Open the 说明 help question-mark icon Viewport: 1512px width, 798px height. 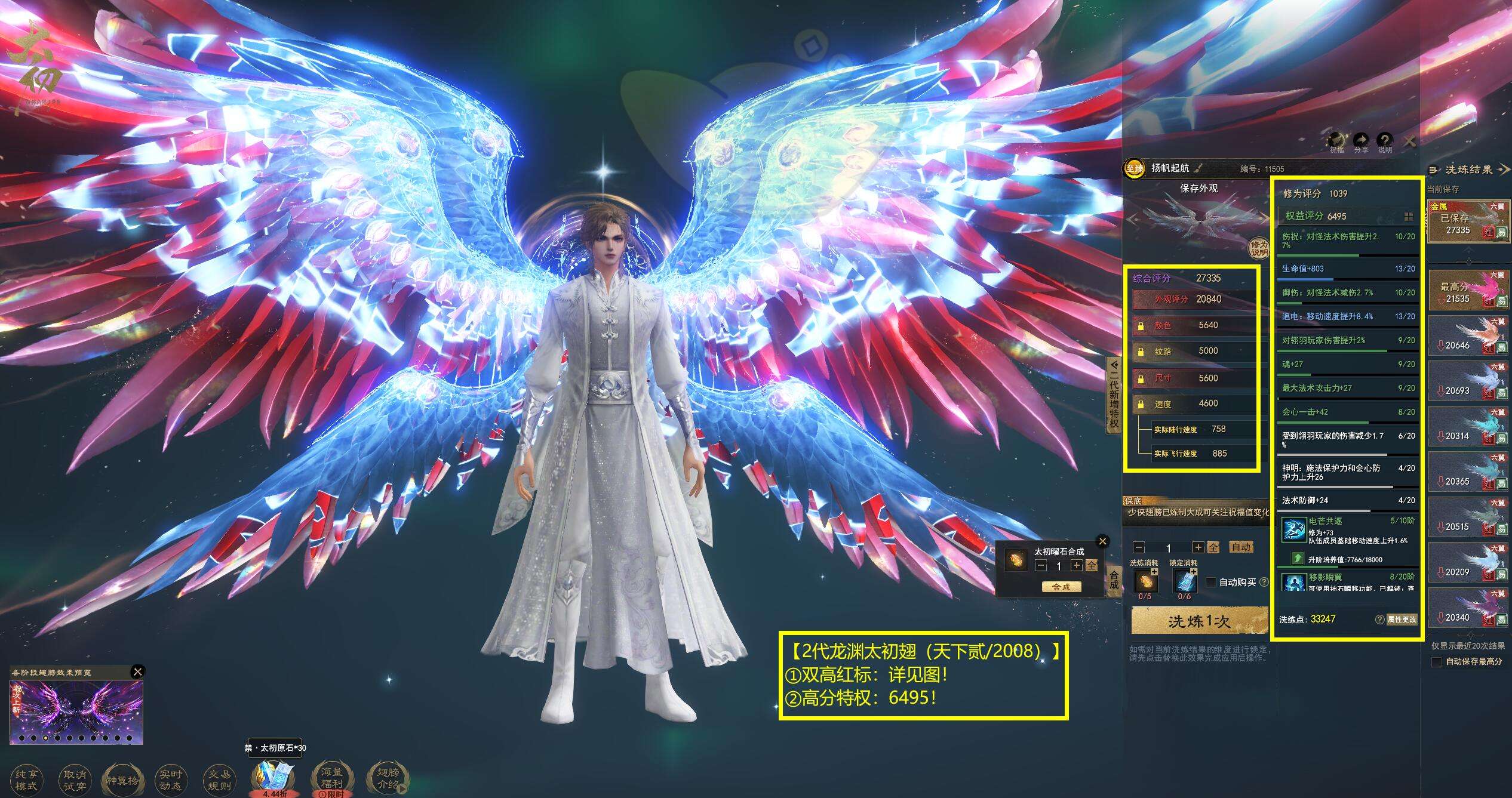coord(1385,142)
